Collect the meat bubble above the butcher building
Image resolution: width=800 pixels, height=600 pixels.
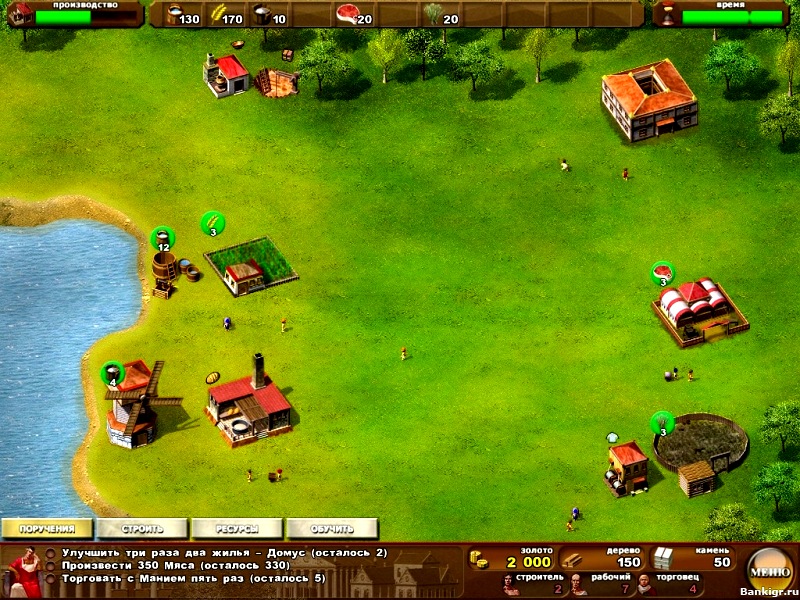(x=662, y=273)
